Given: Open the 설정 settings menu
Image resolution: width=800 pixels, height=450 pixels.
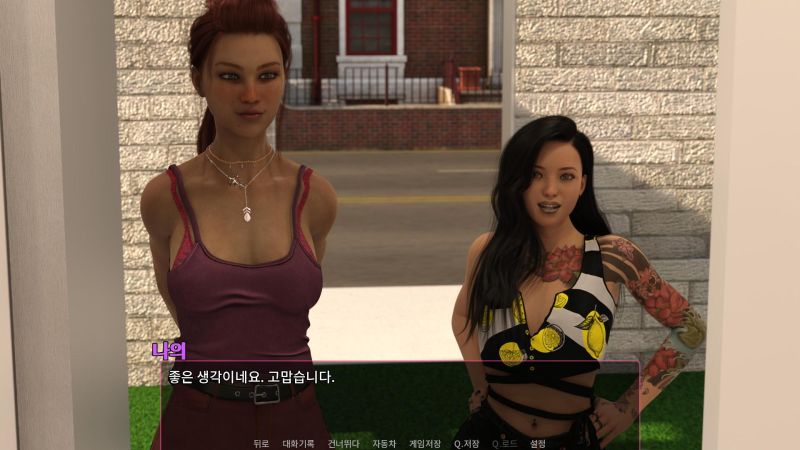Looking at the screenshot, I should (x=538, y=443).
